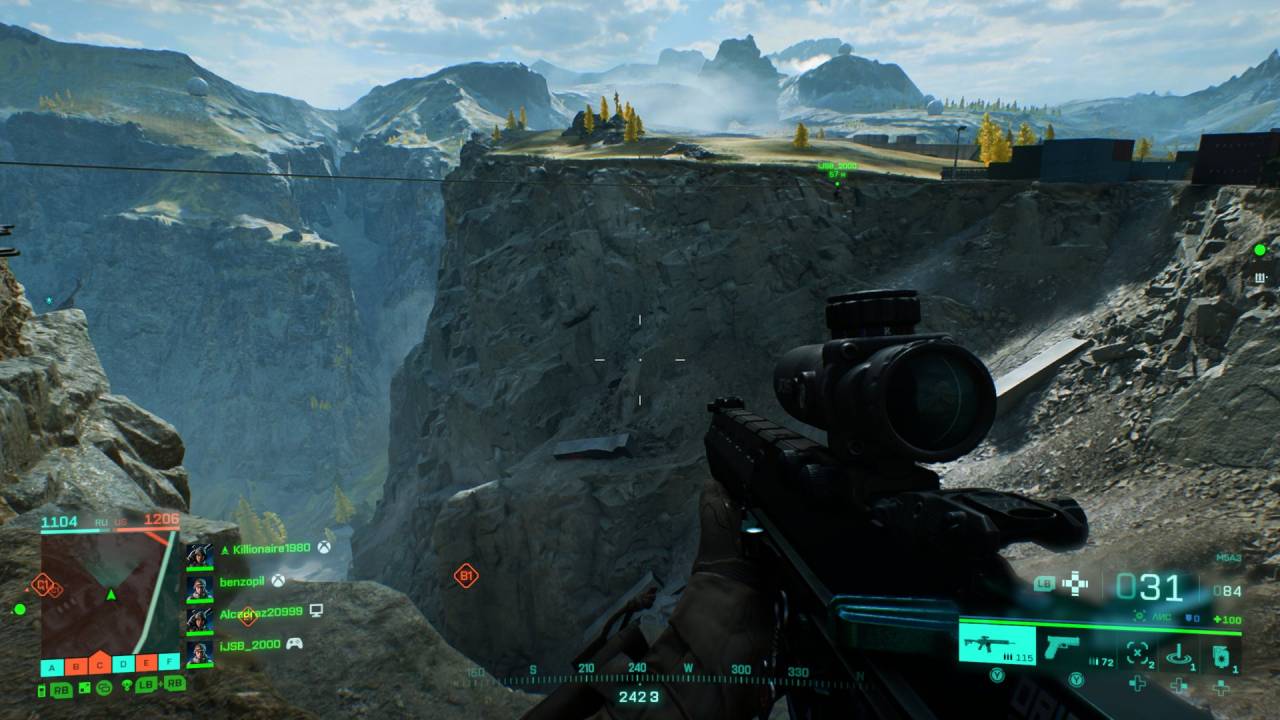Select objective B on the capture bar
The height and width of the screenshot is (720, 1280).
point(76,663)
